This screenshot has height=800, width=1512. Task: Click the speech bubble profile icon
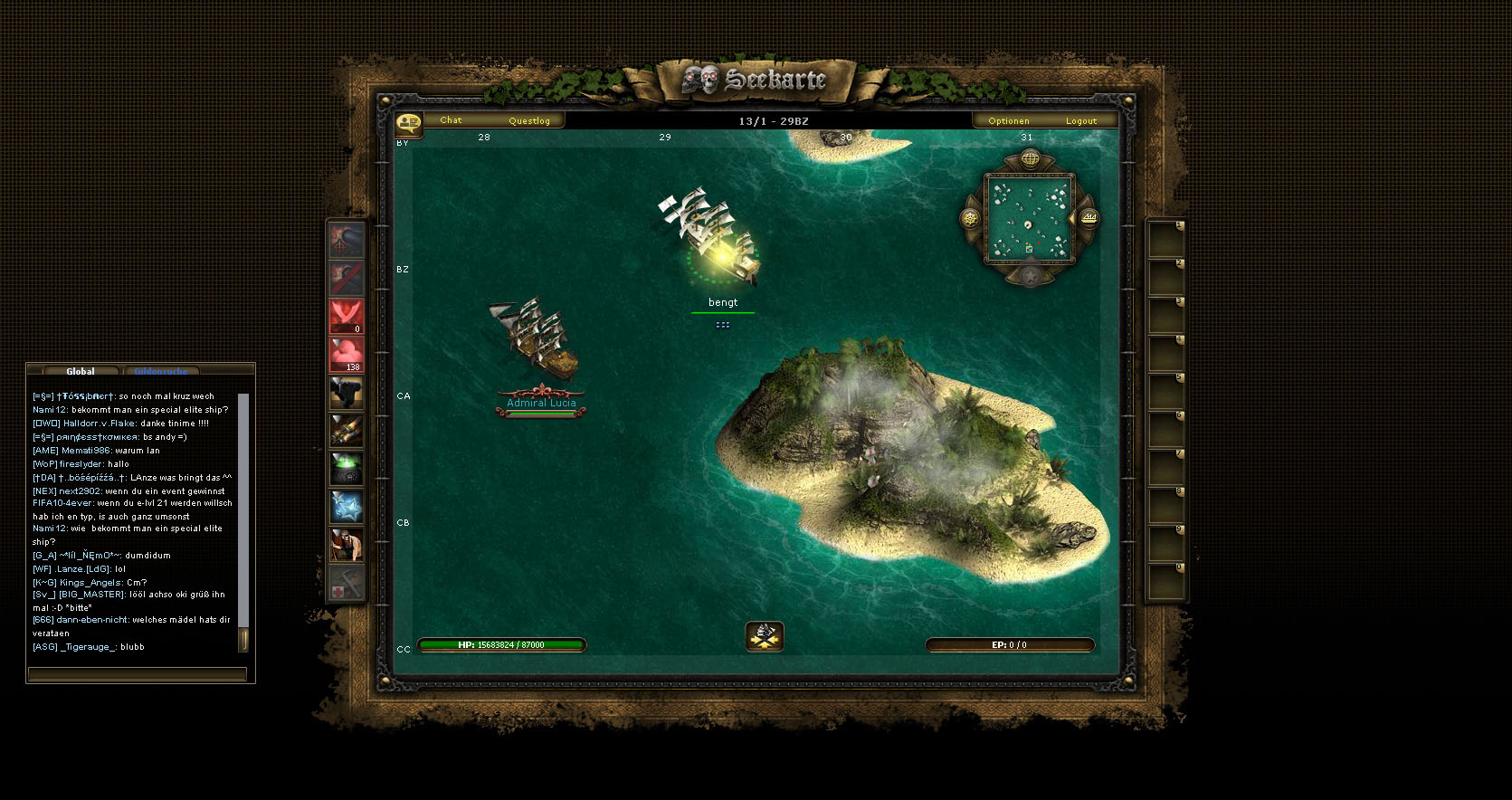click(x=408, y=121)
